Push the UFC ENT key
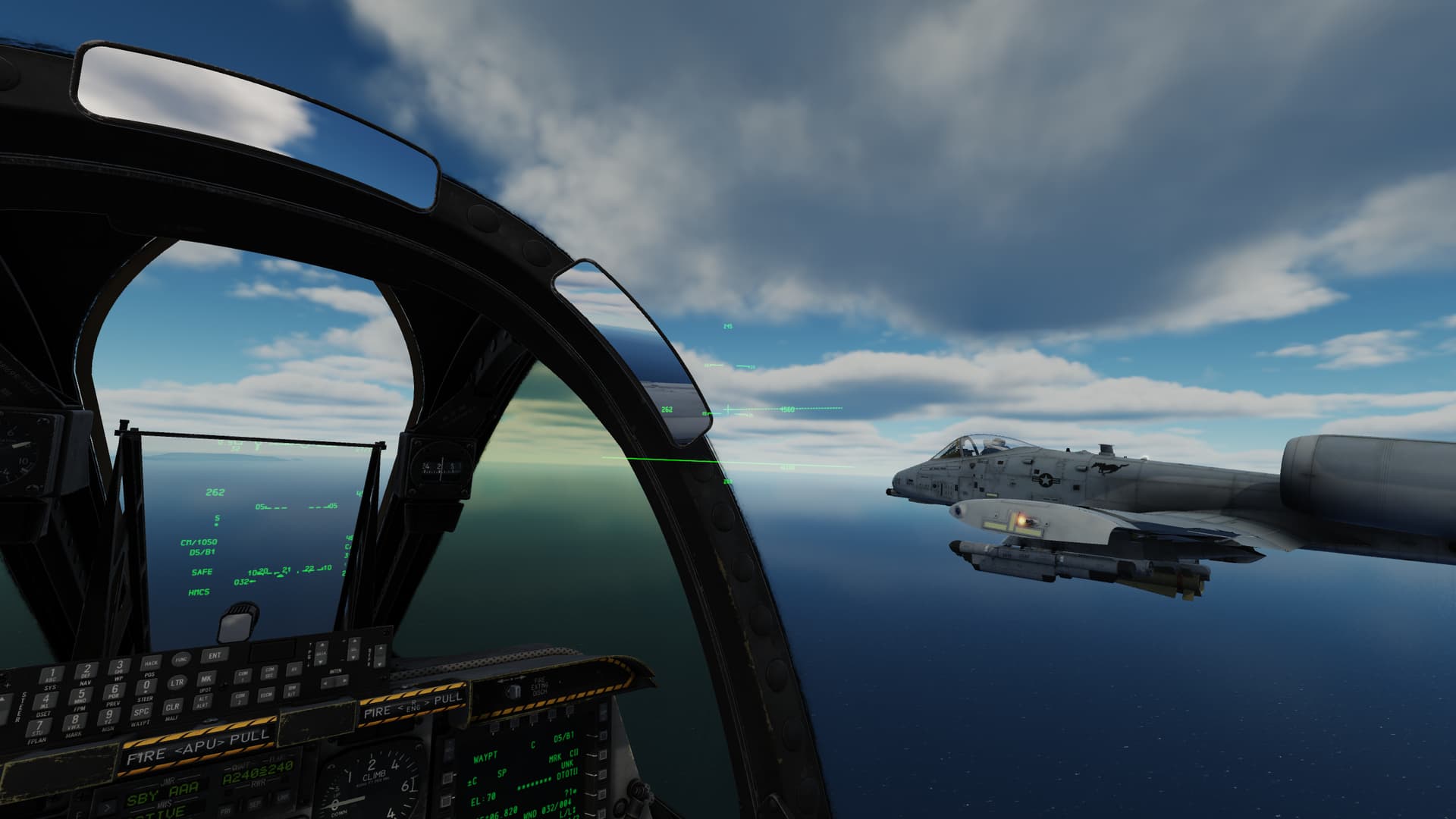Viewport: 1456px width, 819px height. (215, 655)
